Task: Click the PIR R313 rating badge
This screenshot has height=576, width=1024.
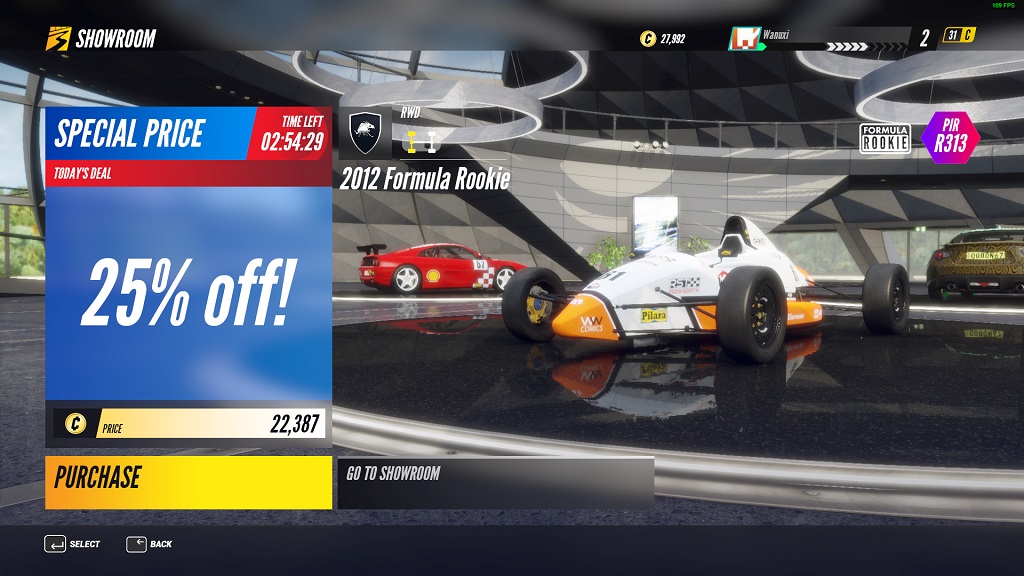Action: click(949, 138)
